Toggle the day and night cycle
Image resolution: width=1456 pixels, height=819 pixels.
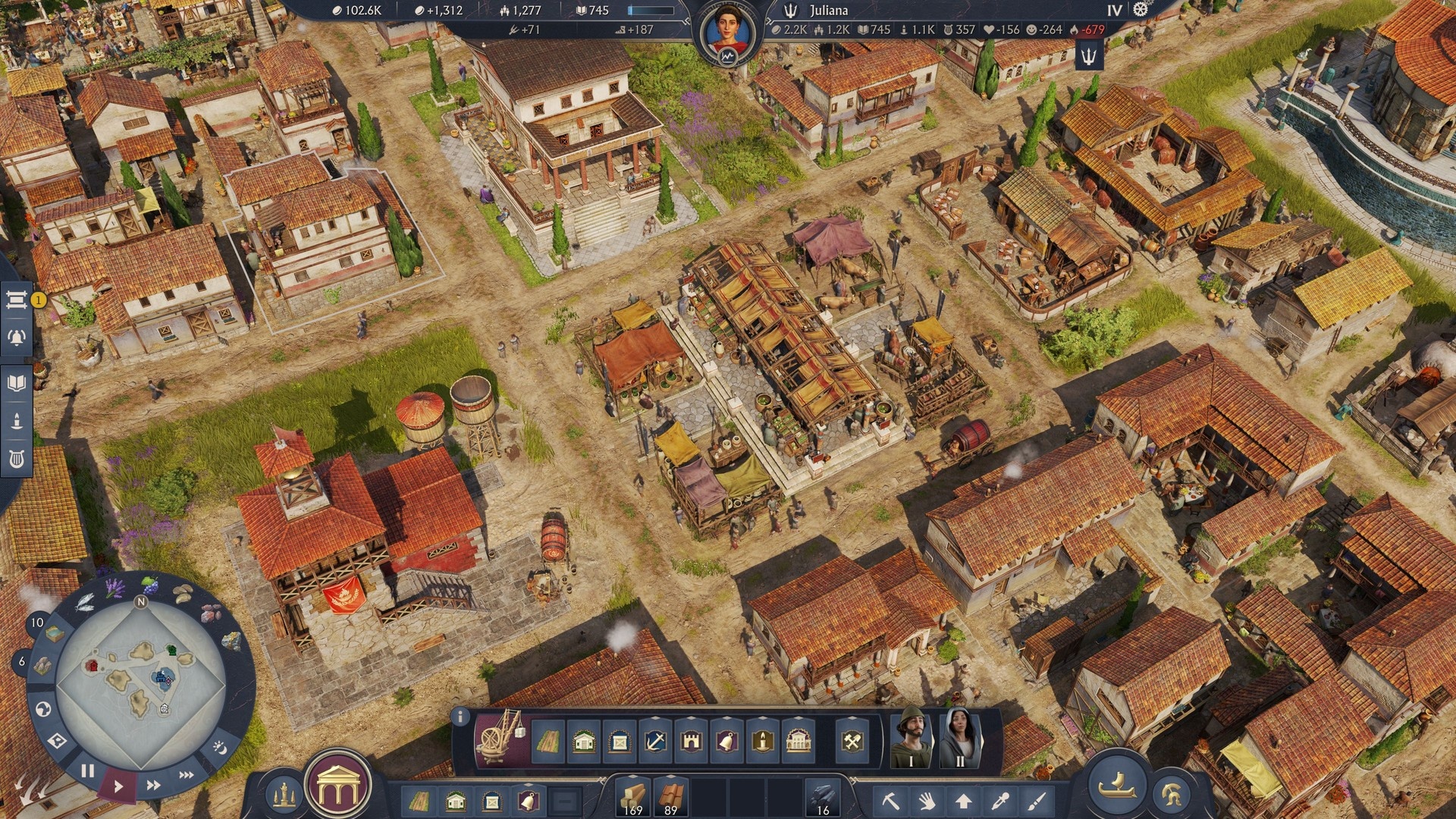[x=219, y=748]
